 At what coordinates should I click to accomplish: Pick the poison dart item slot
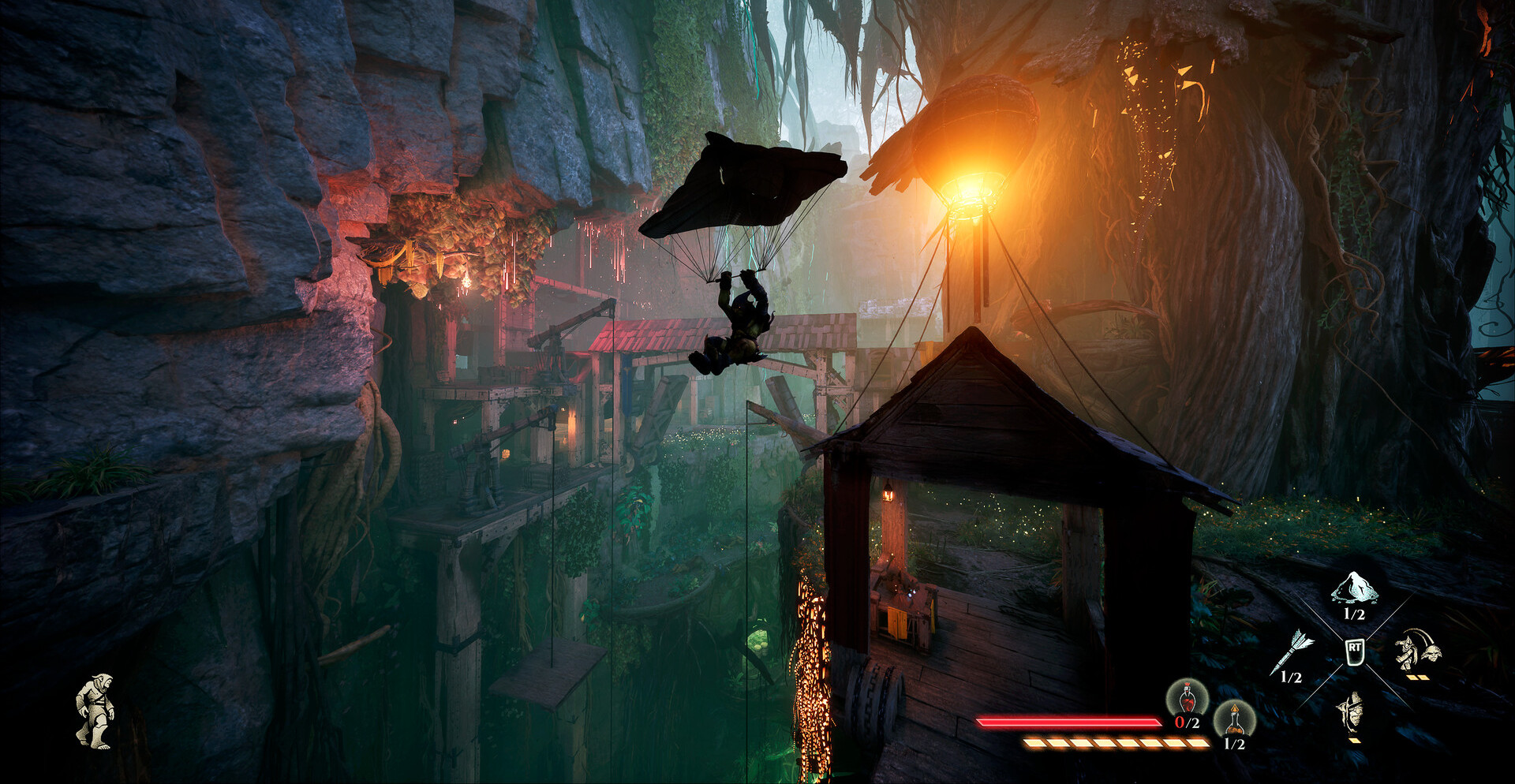(x=1292, y=651)
